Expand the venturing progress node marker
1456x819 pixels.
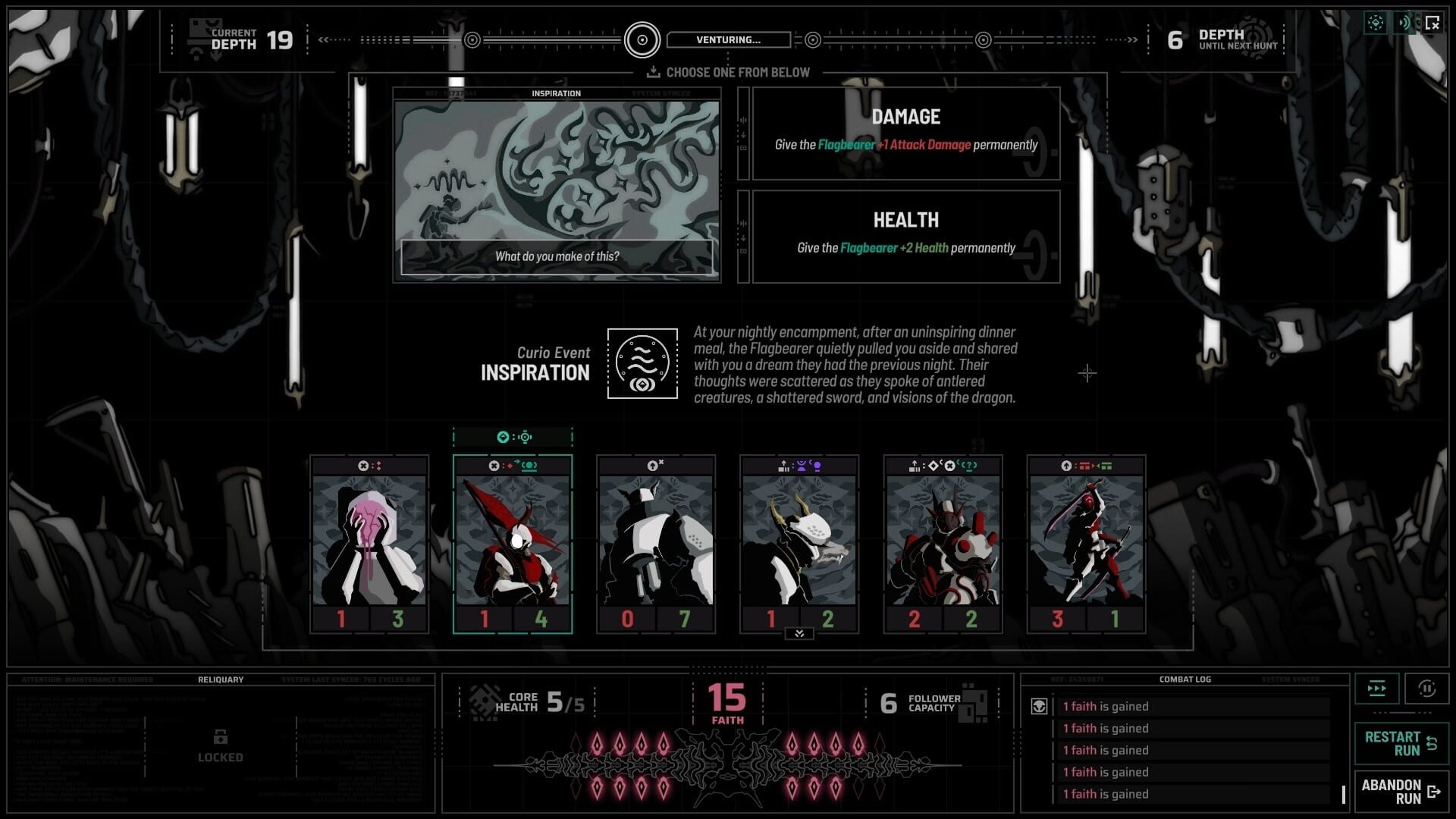pos(644,39)
